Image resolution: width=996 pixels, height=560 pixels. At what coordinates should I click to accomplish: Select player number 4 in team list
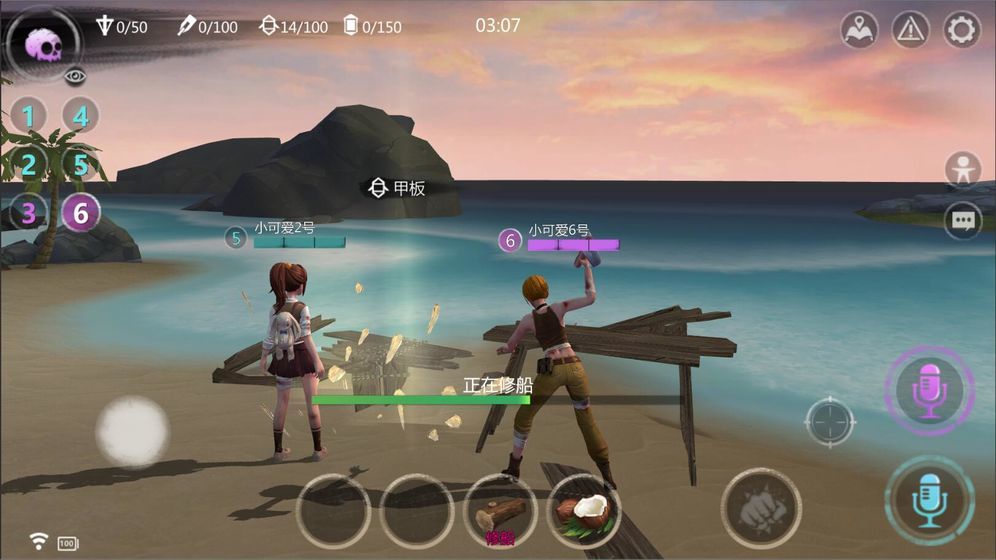click(80, 116)
